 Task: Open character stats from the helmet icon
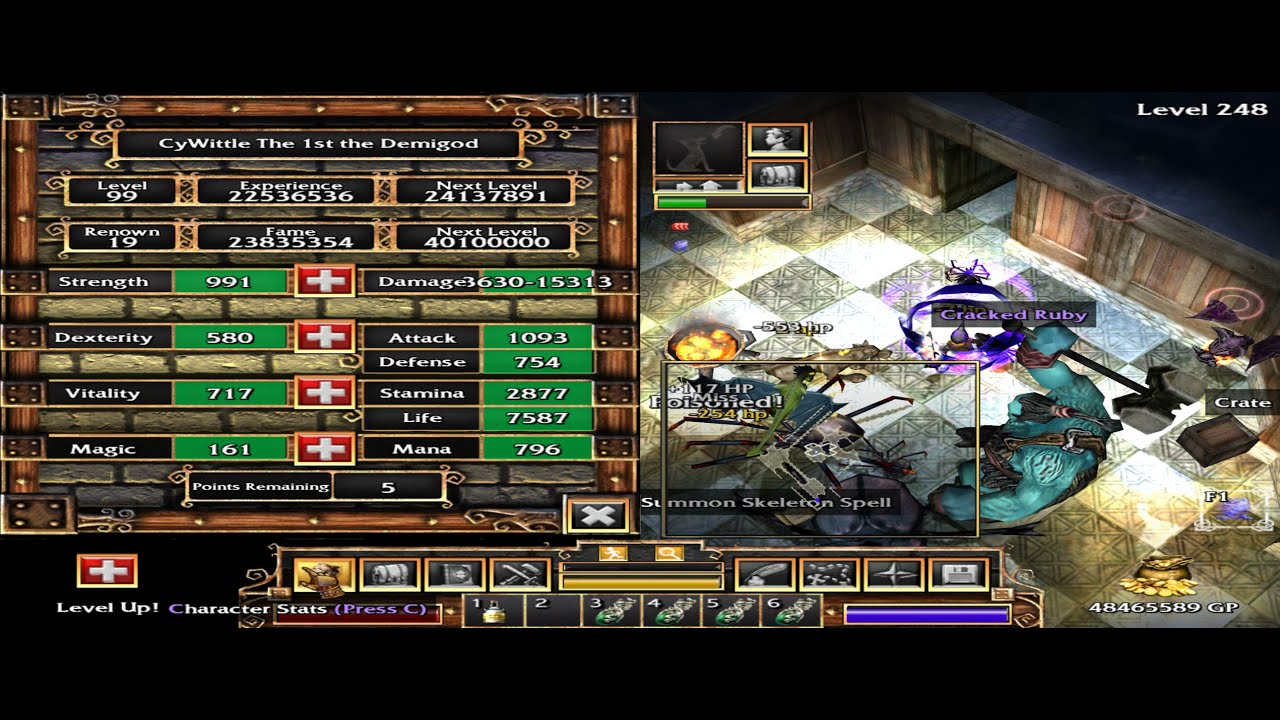pos(324,575)
